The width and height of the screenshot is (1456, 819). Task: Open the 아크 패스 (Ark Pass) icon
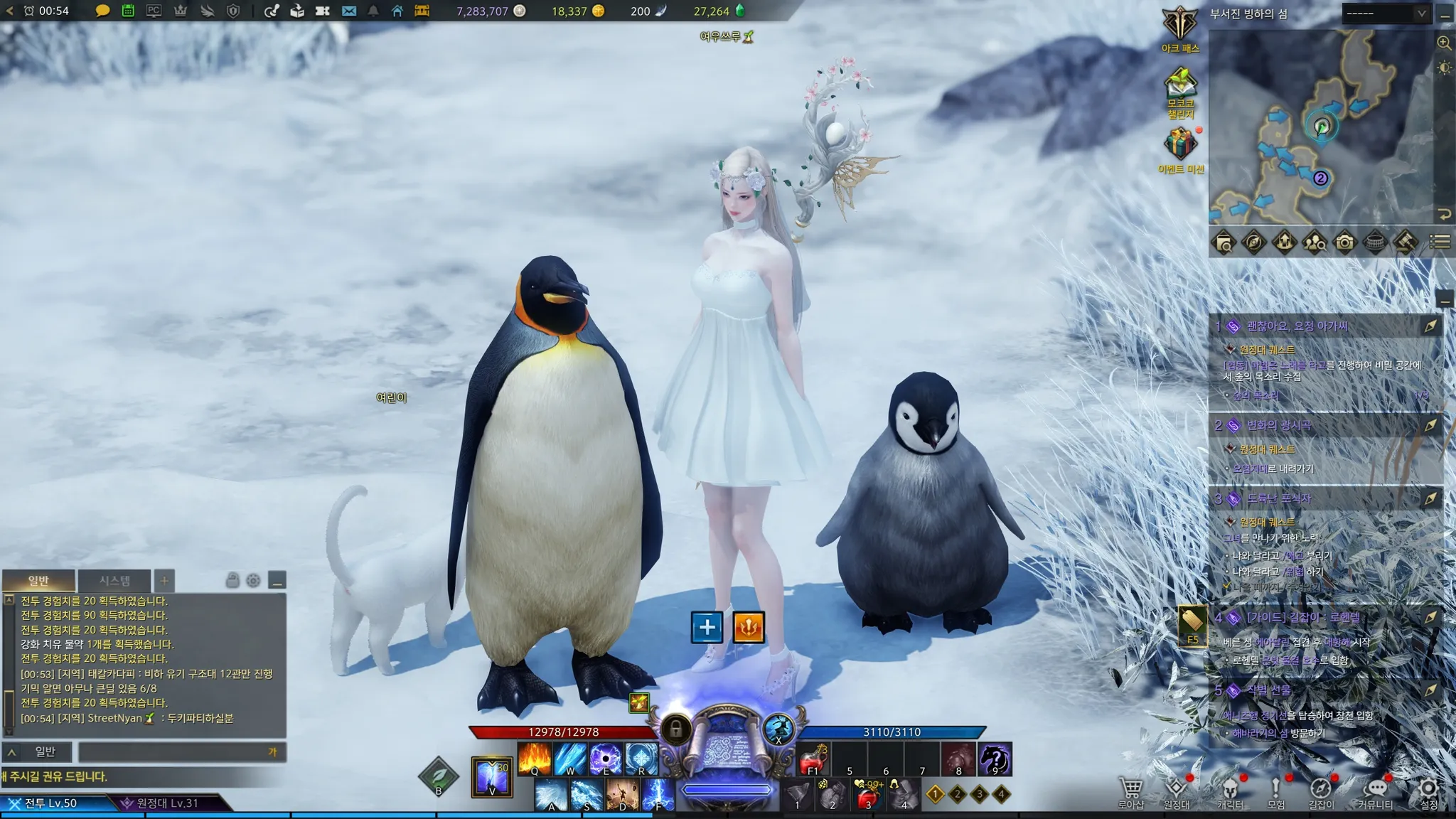(x=1179, y=26)
